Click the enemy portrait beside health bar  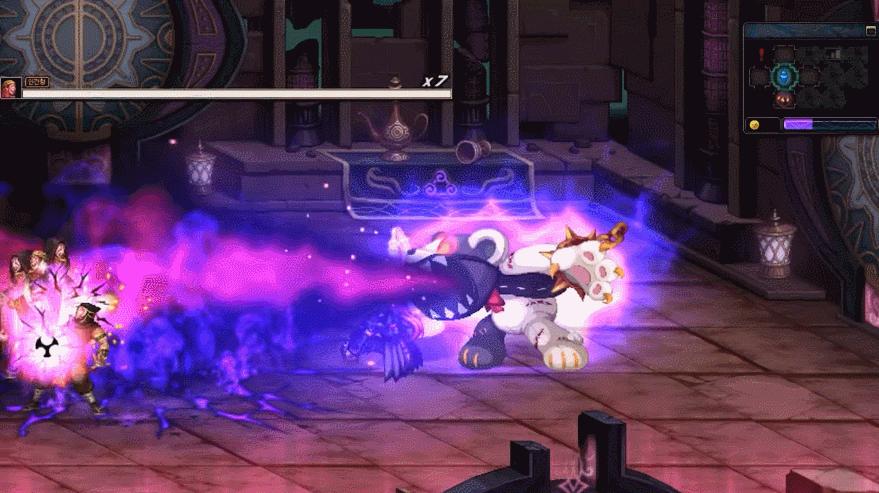click(10, 88)
